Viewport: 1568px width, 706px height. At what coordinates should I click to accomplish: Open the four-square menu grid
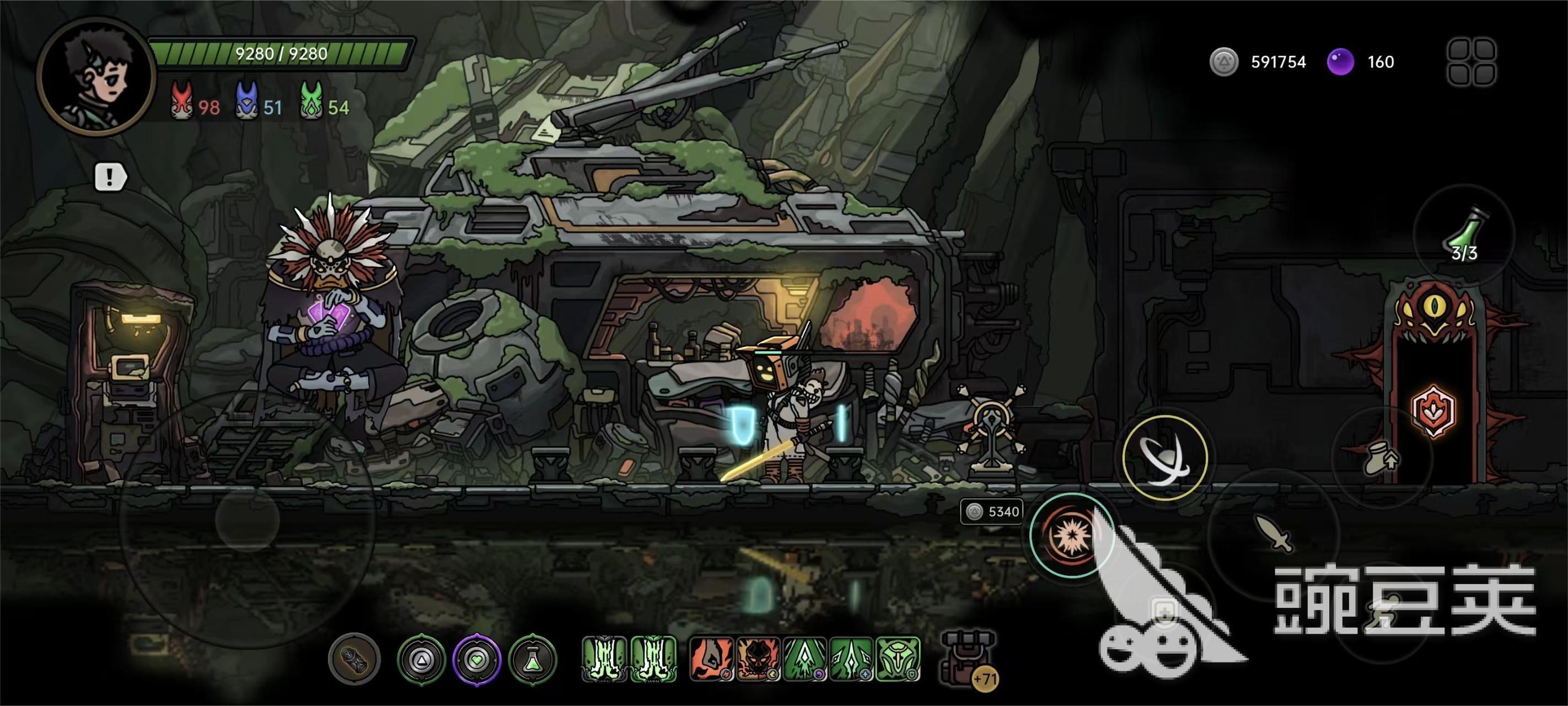[1471, 62]
